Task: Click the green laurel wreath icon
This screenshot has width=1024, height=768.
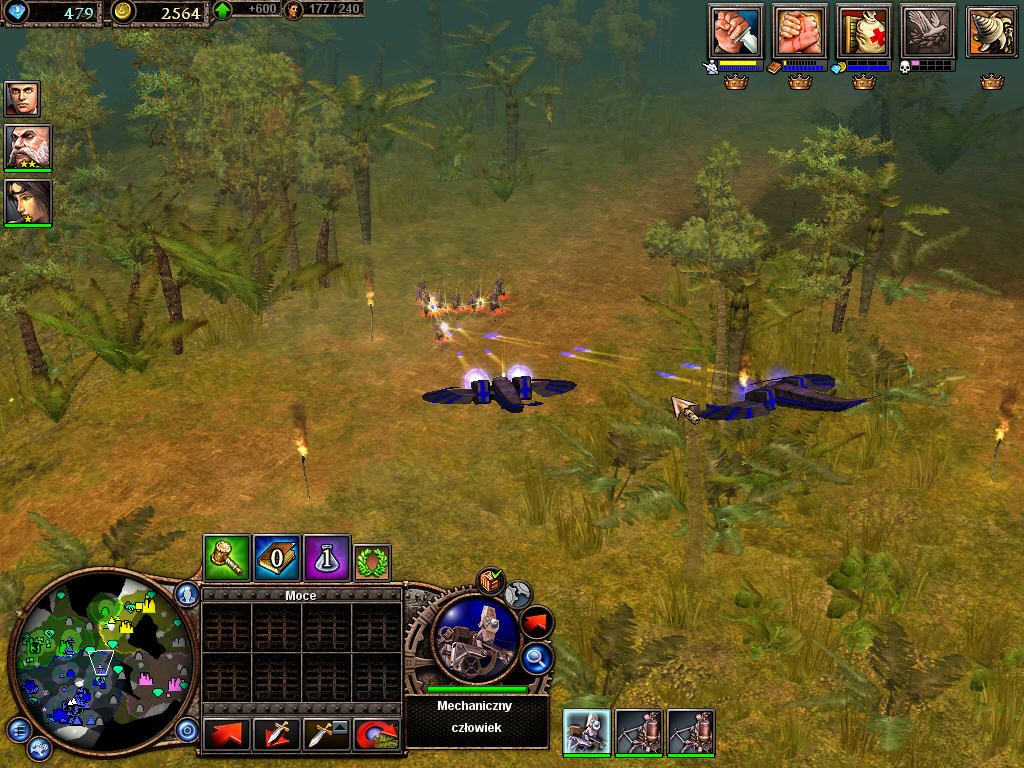Action: (373, 561)
